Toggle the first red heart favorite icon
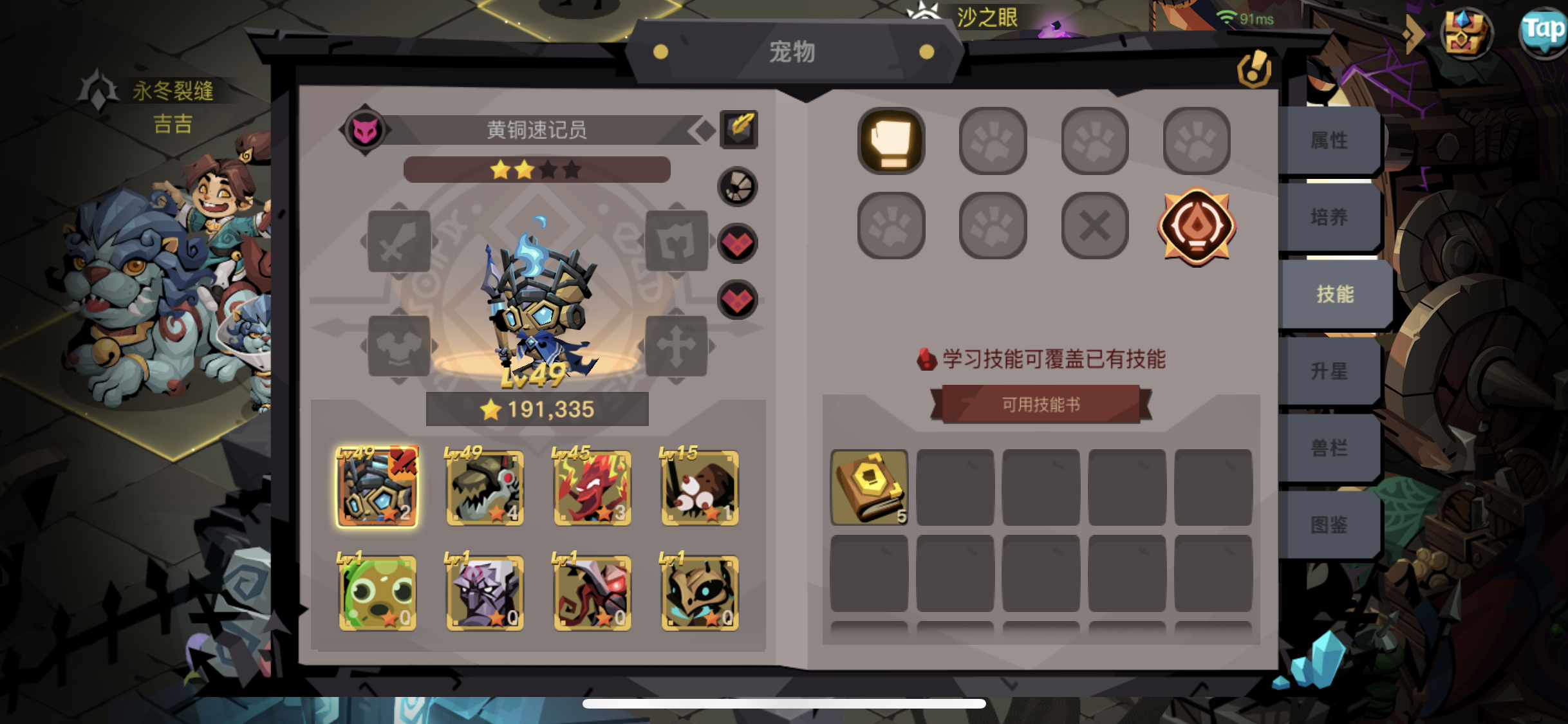This screenshot has height=724, width=1568. 736,243
